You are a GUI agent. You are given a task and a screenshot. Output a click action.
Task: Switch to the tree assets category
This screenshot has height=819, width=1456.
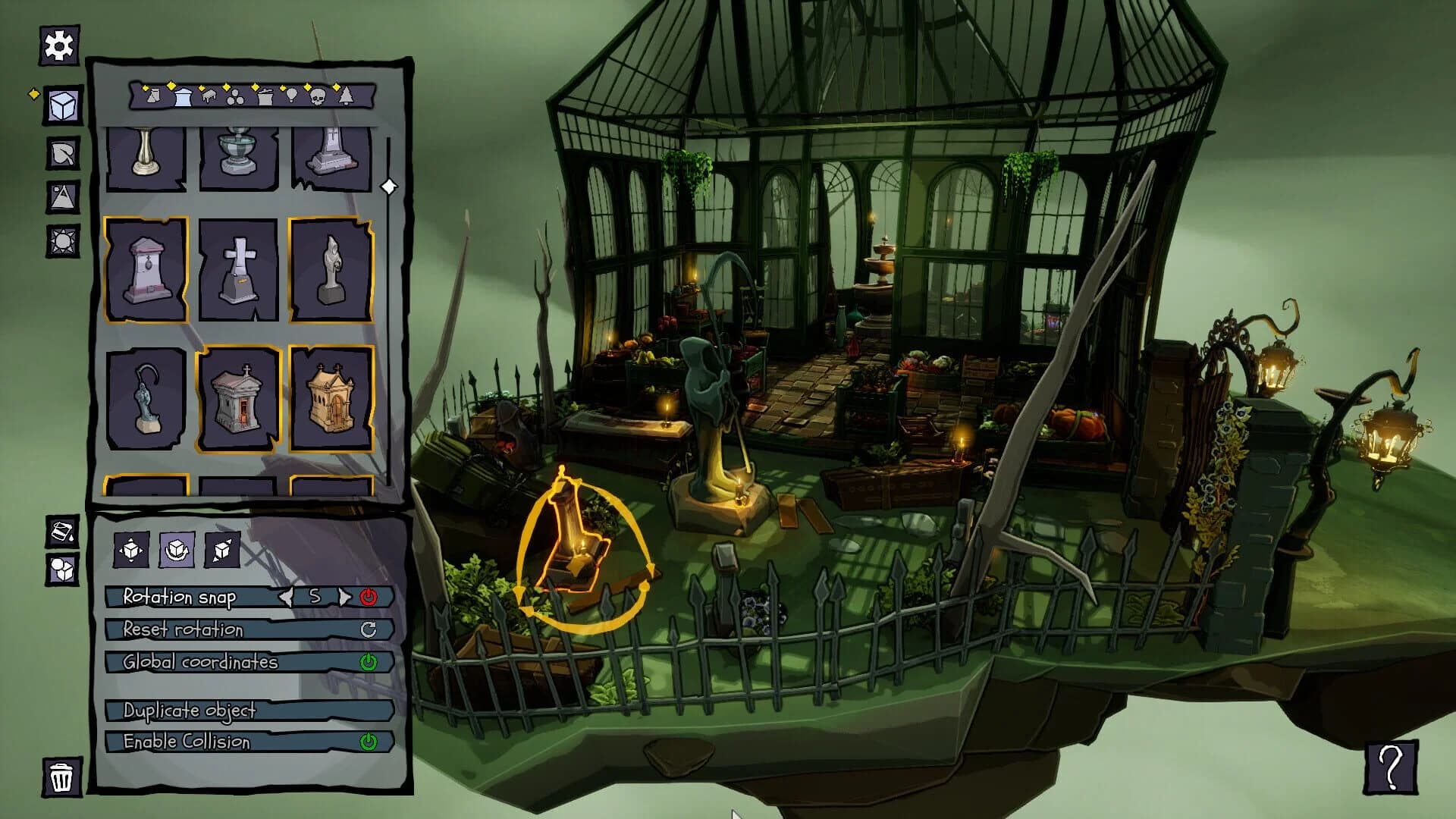click(345, 97)
